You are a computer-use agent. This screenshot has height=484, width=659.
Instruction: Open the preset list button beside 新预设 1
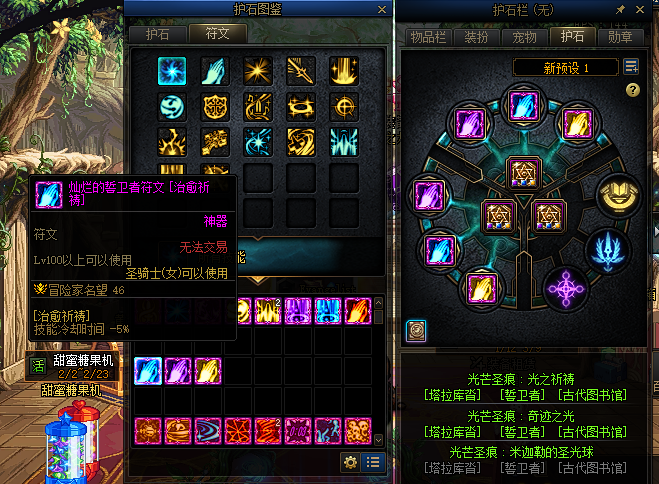(x=631, y=67)
